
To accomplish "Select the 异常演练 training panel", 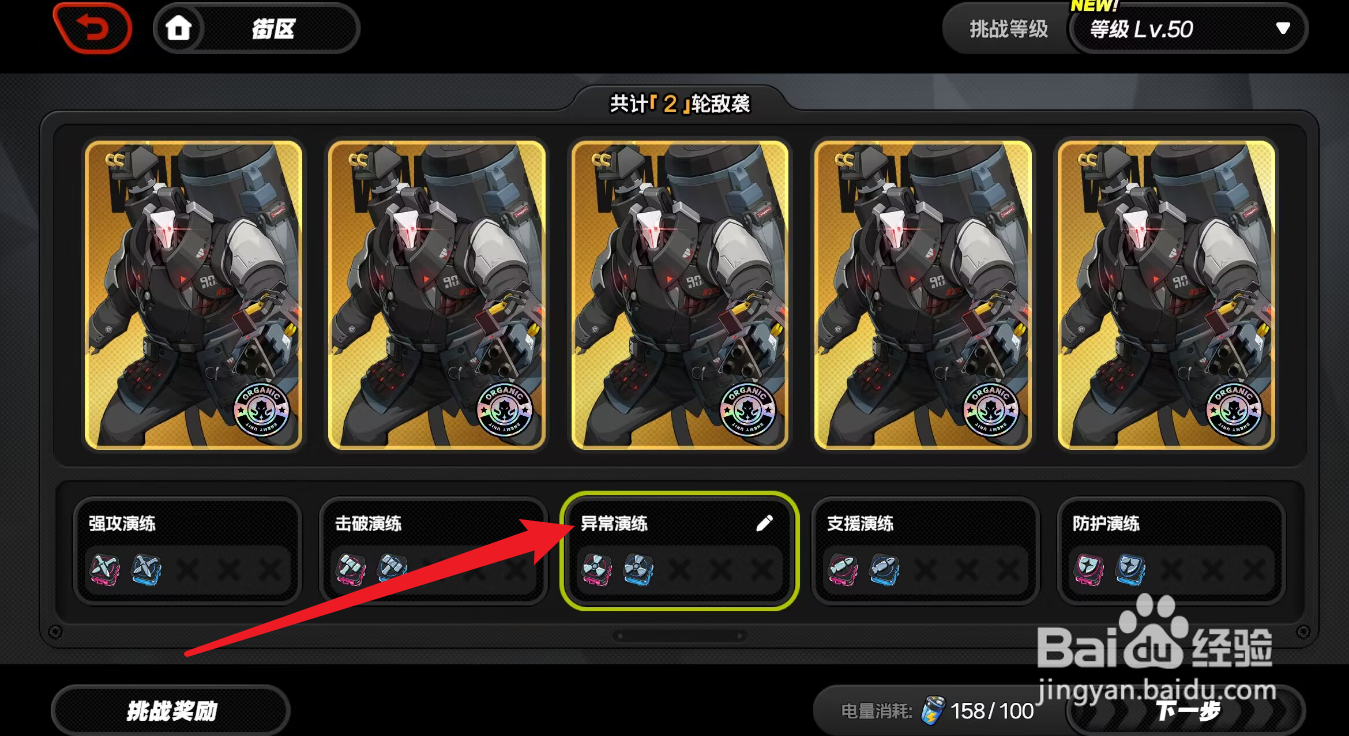I will point(679,550).
